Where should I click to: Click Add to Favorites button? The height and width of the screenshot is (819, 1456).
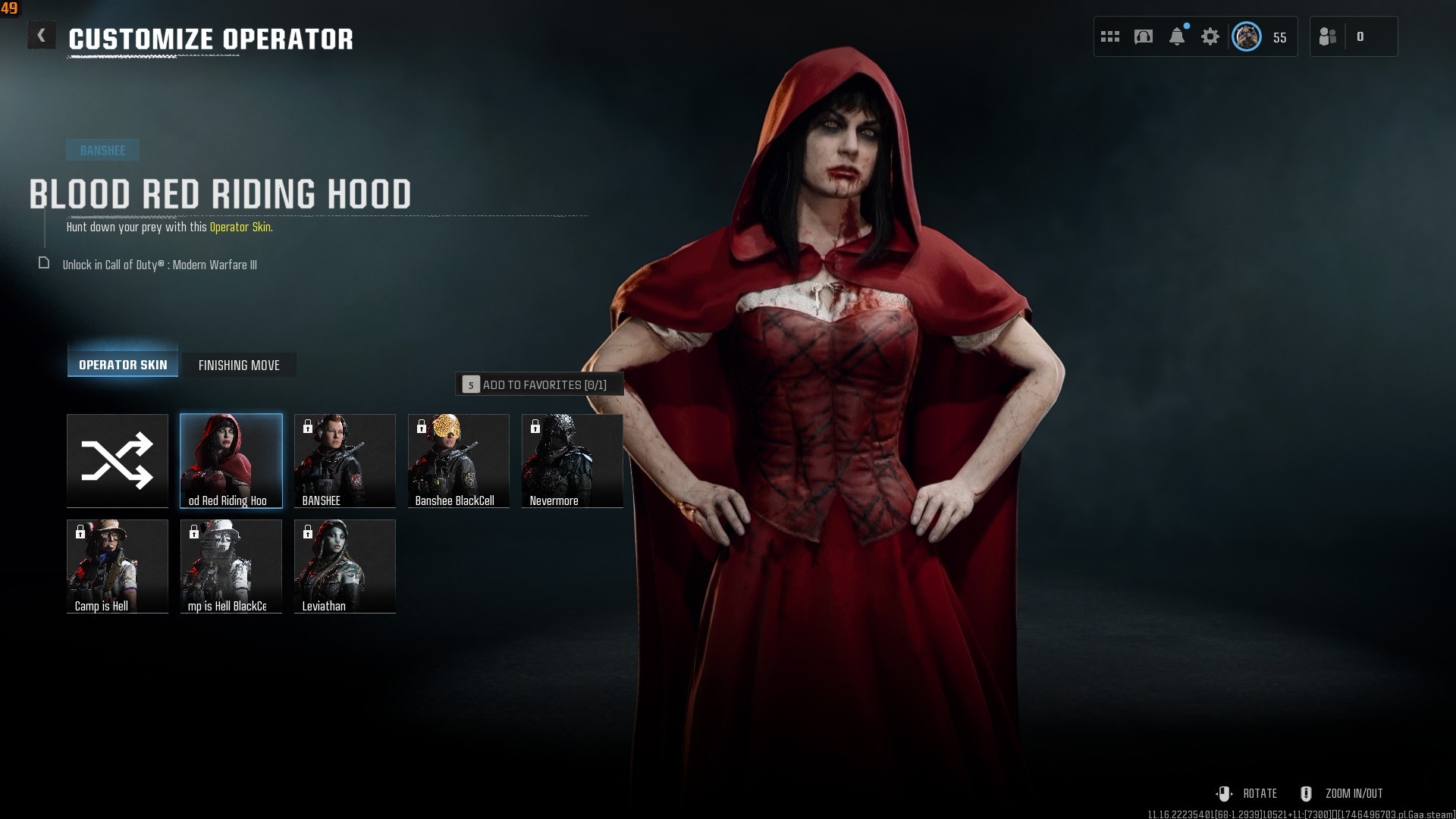(x=539, y=384)
